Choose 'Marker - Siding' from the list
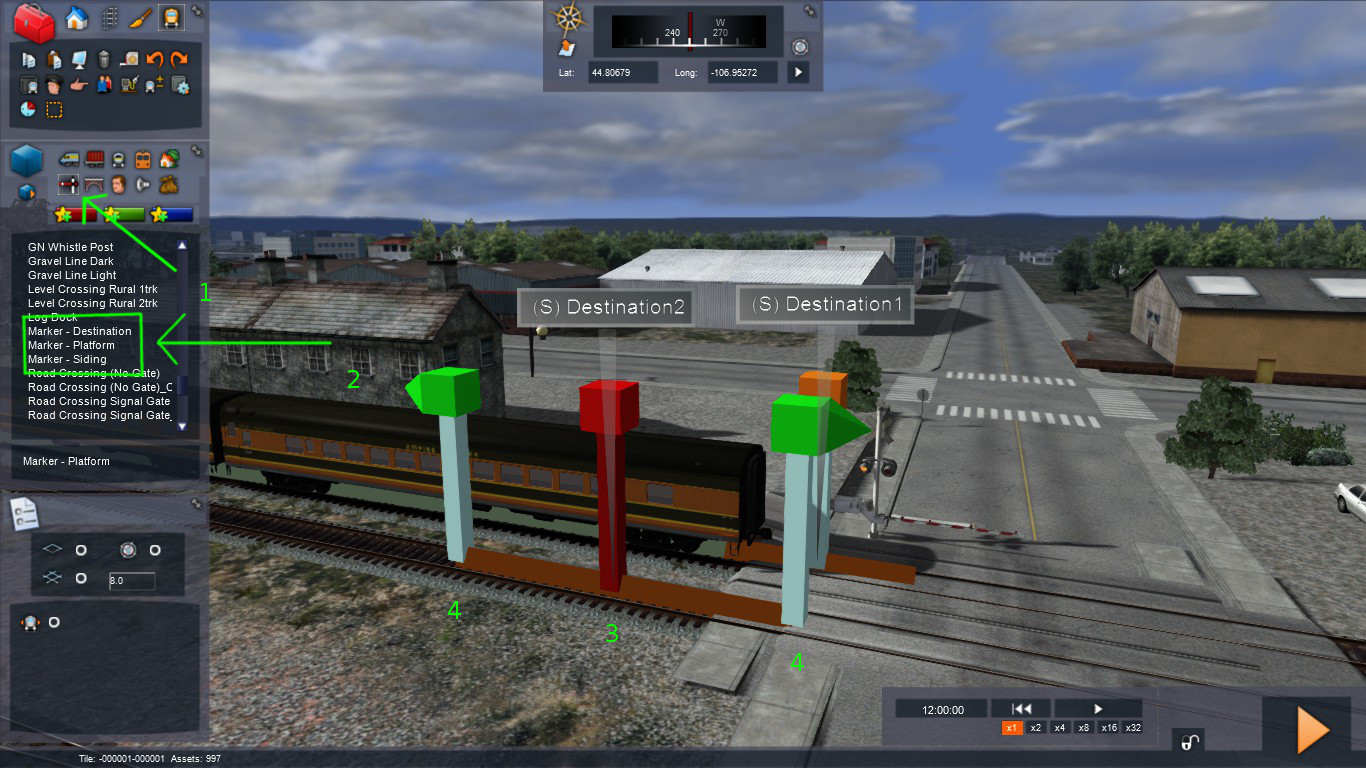The height and width of the screenshot is (768, 1366). 66,359
